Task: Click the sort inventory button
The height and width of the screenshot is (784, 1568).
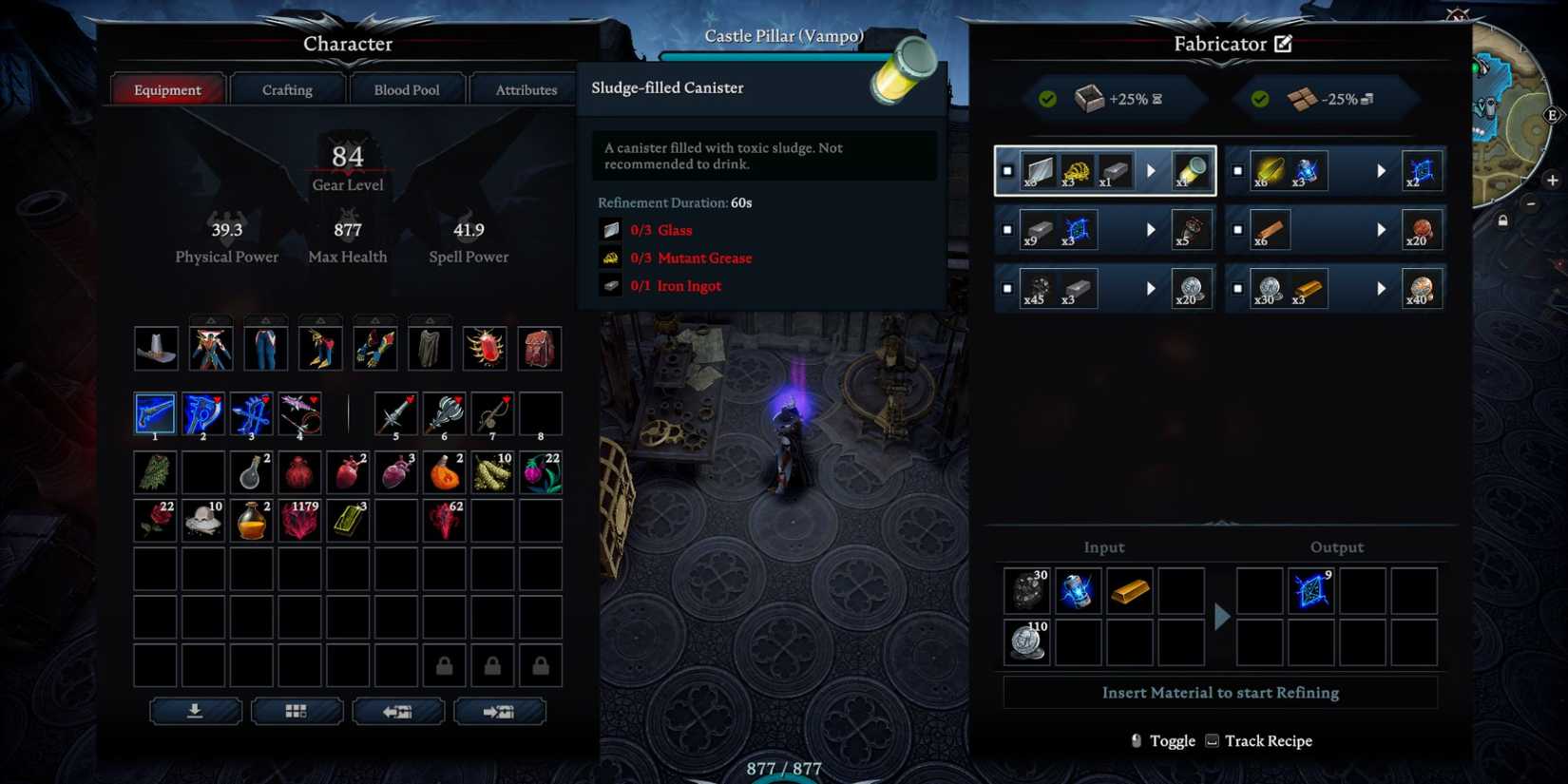Action: (x=194, y=711)
